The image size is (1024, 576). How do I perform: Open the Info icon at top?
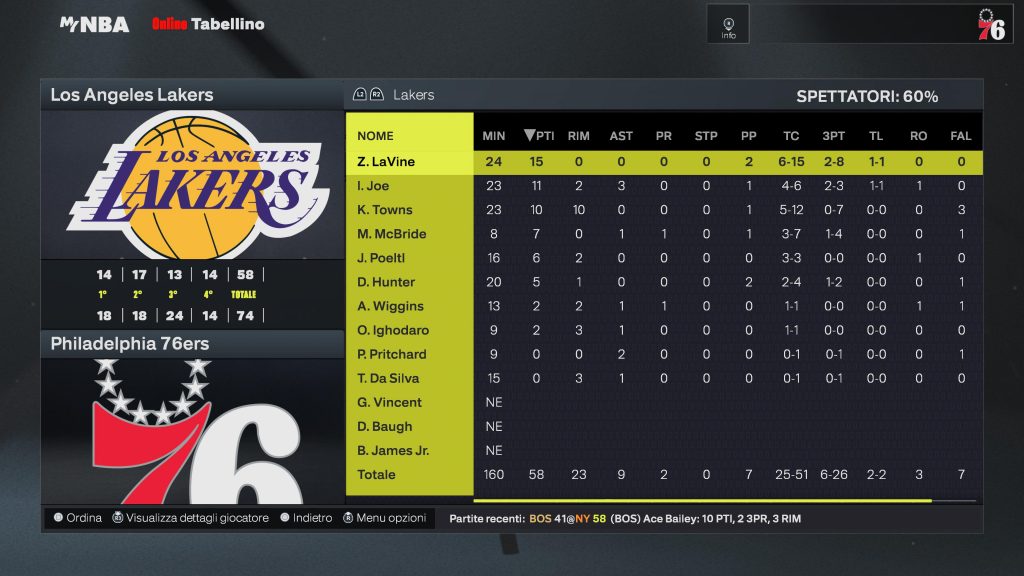coord(728,25)
